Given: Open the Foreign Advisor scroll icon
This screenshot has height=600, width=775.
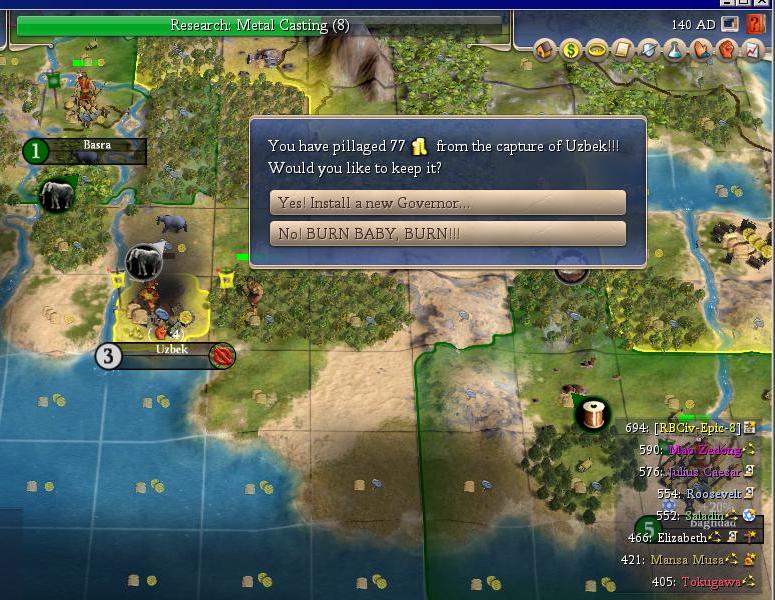Looking at the screenshot, I should 624,49.
